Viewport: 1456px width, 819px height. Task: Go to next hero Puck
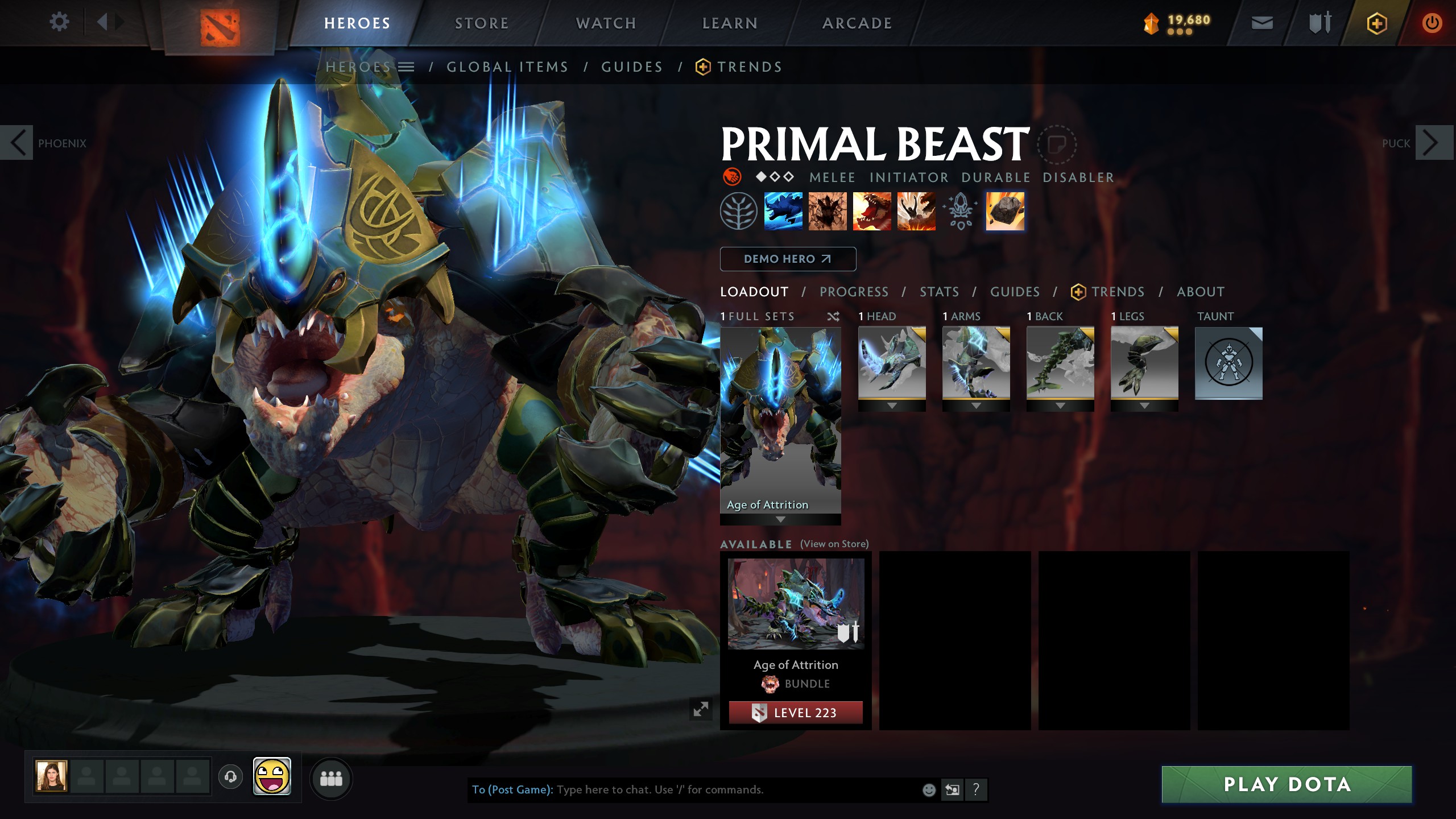point(1430,143)
